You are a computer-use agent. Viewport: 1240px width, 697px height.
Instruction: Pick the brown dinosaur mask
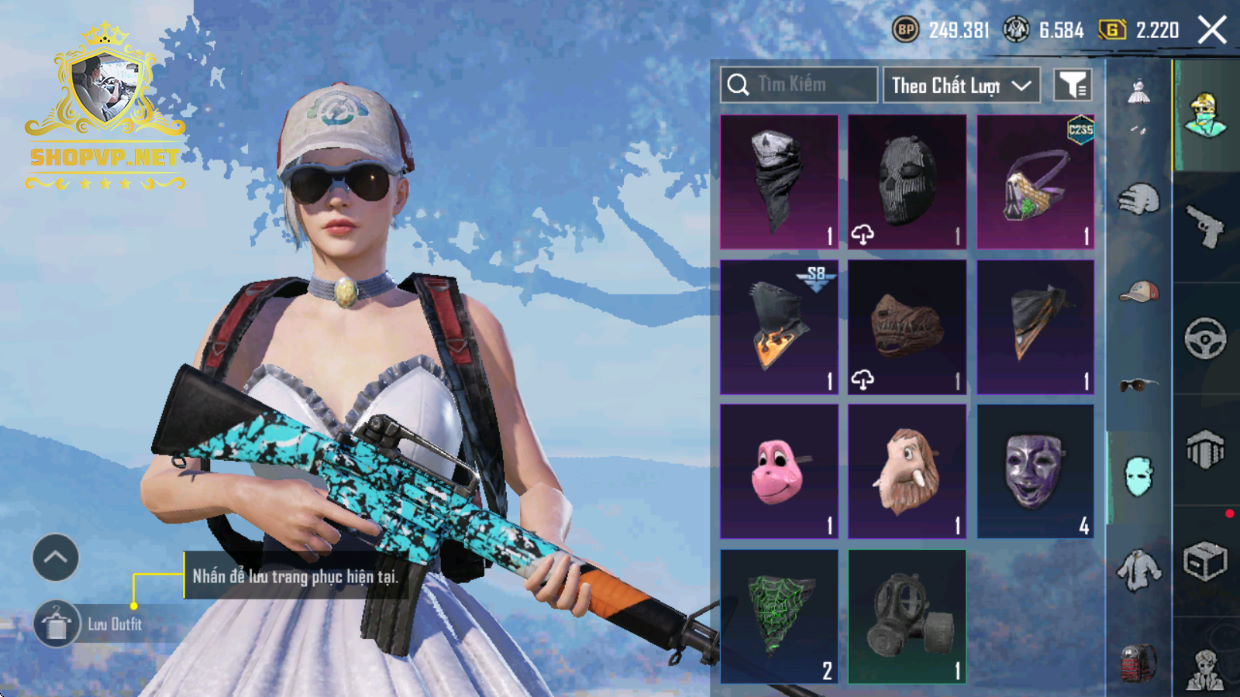click(x=907, y=327)
